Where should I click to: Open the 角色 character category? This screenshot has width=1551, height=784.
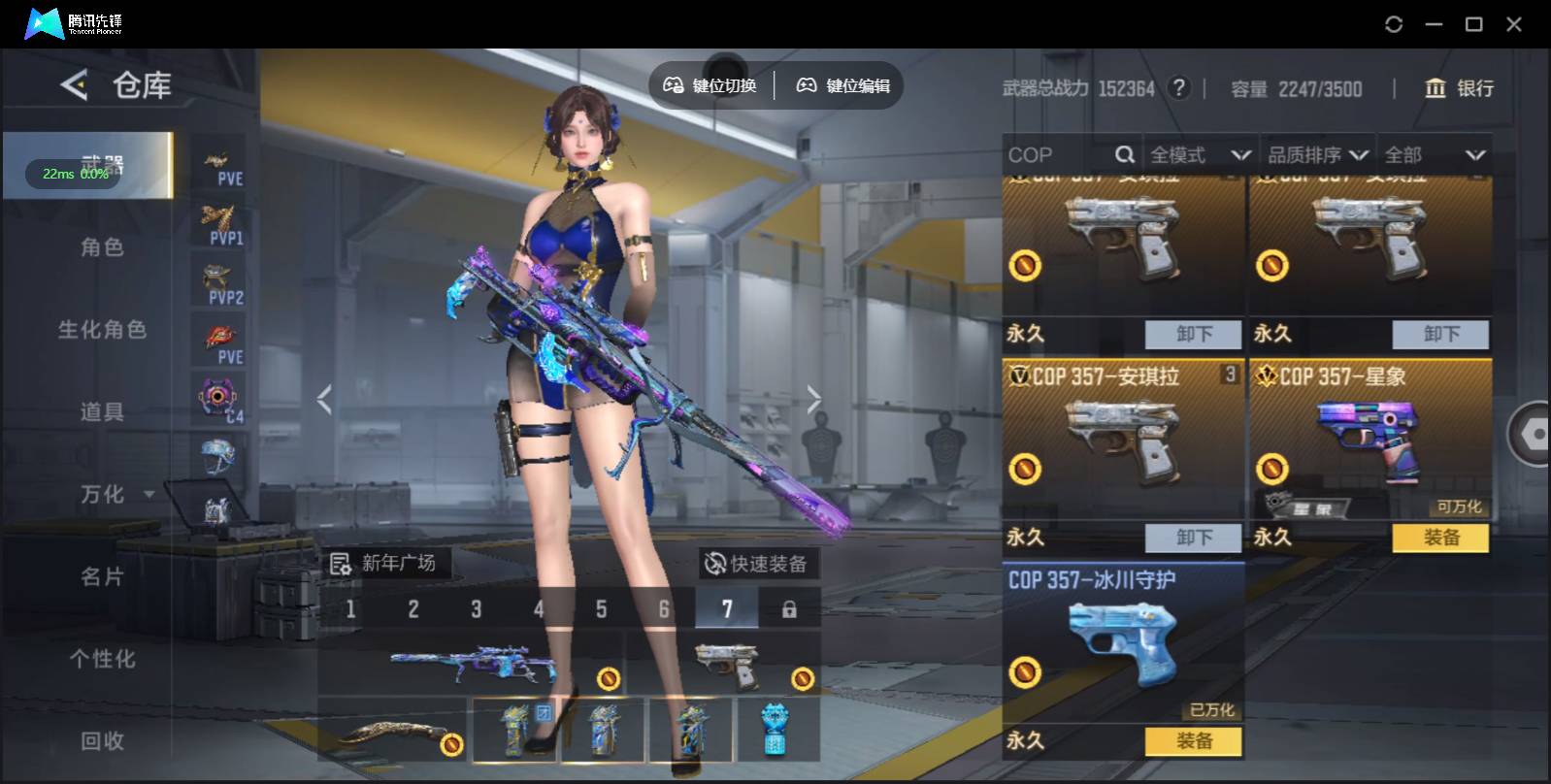(102, 247)
